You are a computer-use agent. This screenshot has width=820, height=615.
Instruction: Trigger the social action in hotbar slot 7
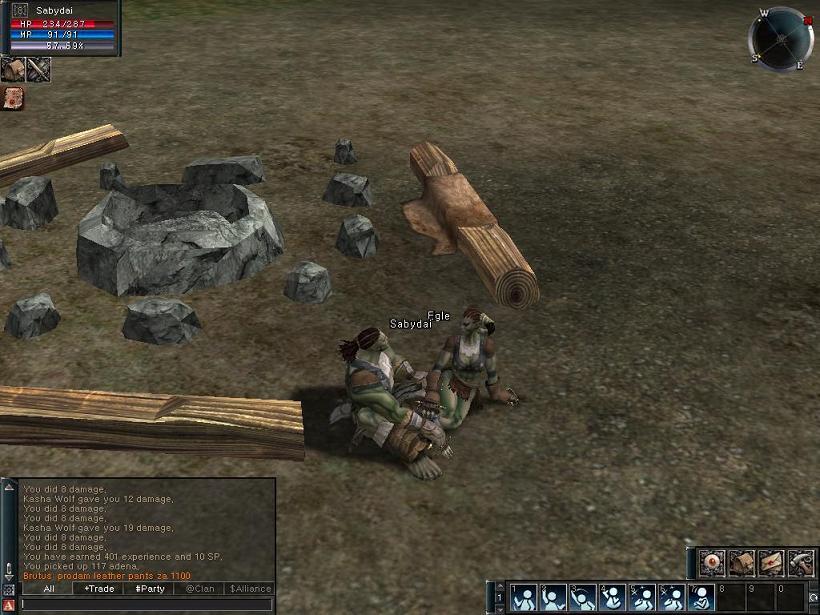[701, 598]
